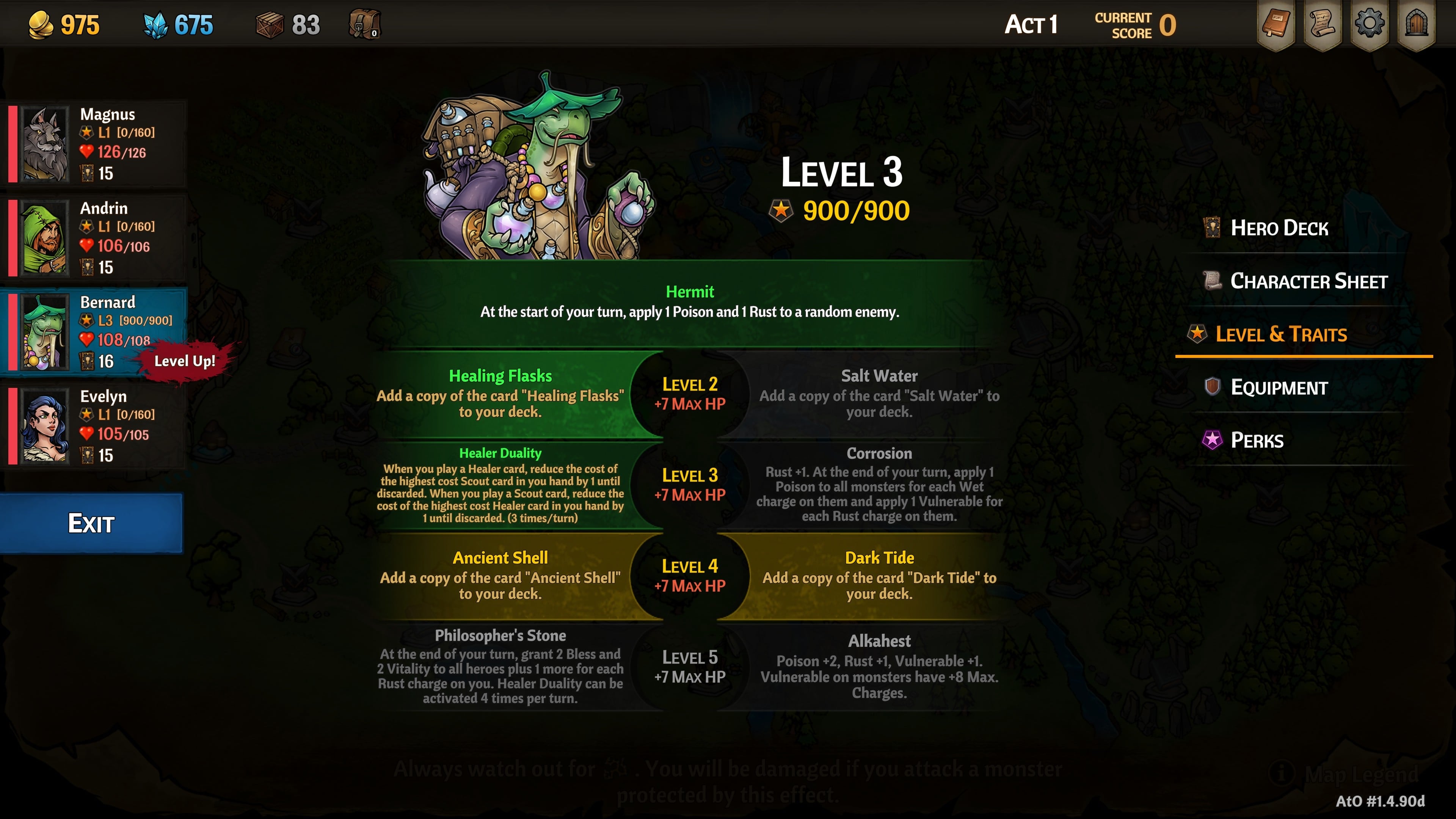Screen dimensions: 1456x819
Task: Show the Level & Traits tab
Action: pos(1281,334)
